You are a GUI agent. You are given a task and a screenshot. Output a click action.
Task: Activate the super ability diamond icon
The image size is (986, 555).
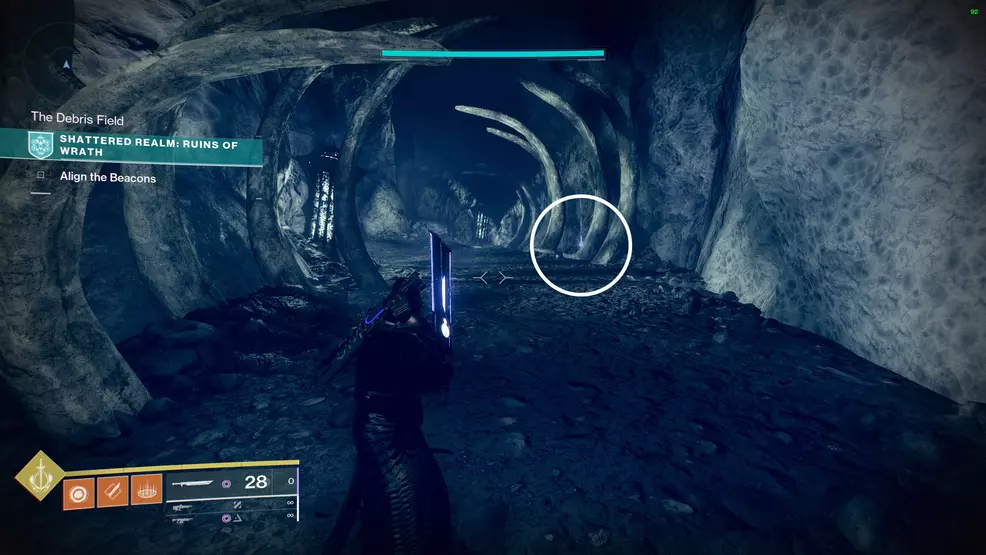(39, 475)
